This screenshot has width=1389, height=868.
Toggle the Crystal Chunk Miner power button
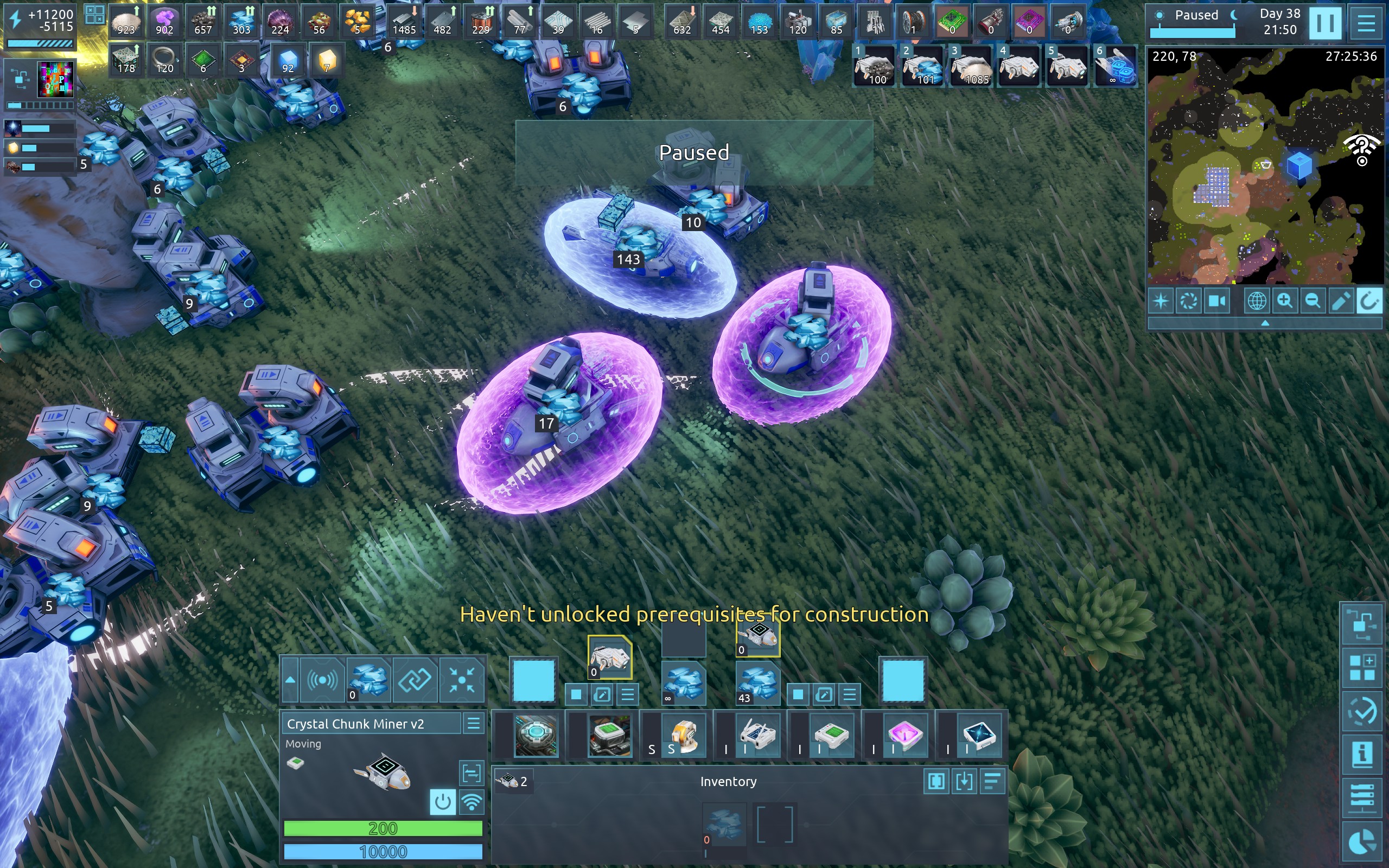[x=442, y=802]
